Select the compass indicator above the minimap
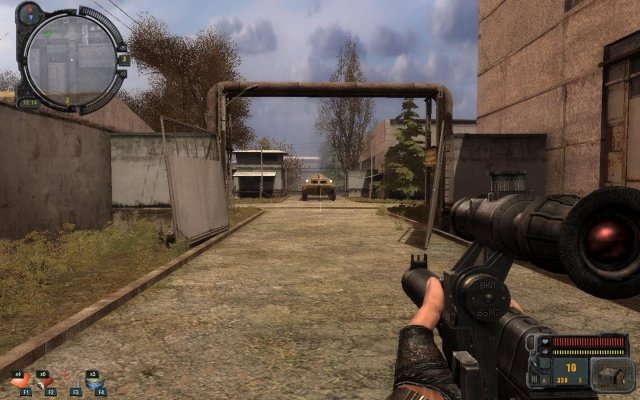This screenshot has height=400, width=640. (x=27, y=11)
